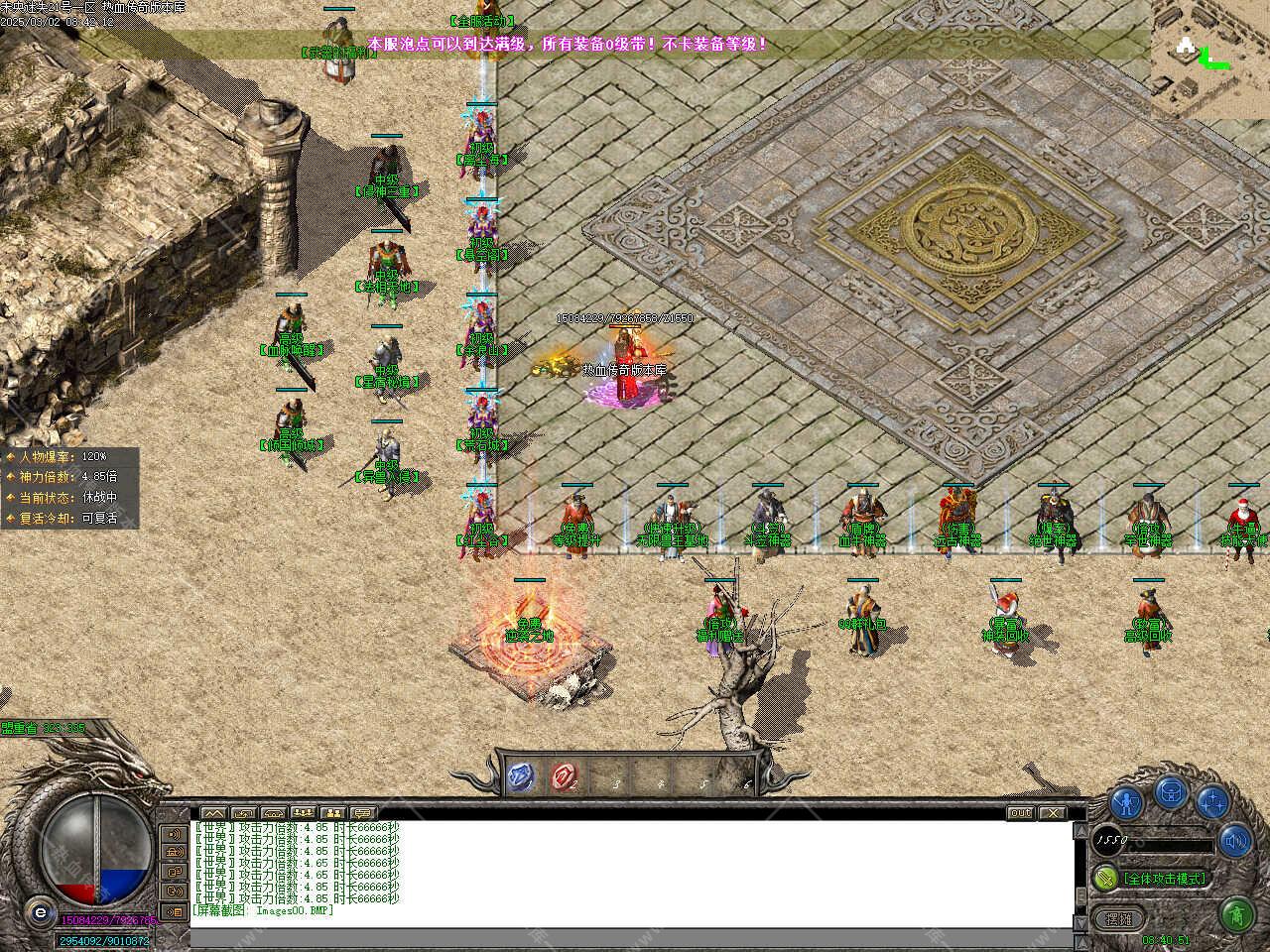The width and height of the screenshot is (1270, 952).
Task: Open the bag inventory chest icon
Action: (1172, 792)
